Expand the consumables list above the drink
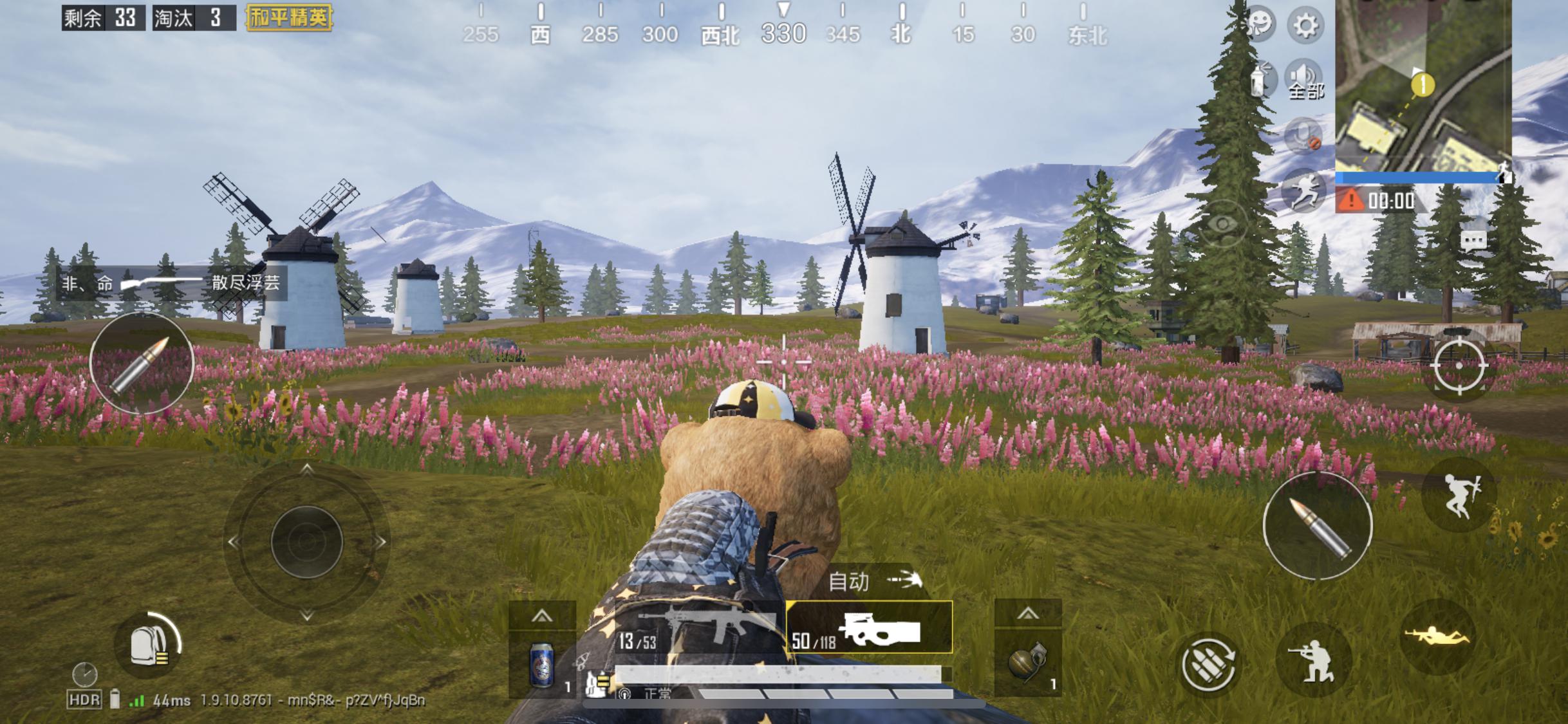The width and height of the screenshot is (1568, 724). [x=541, y=616]
